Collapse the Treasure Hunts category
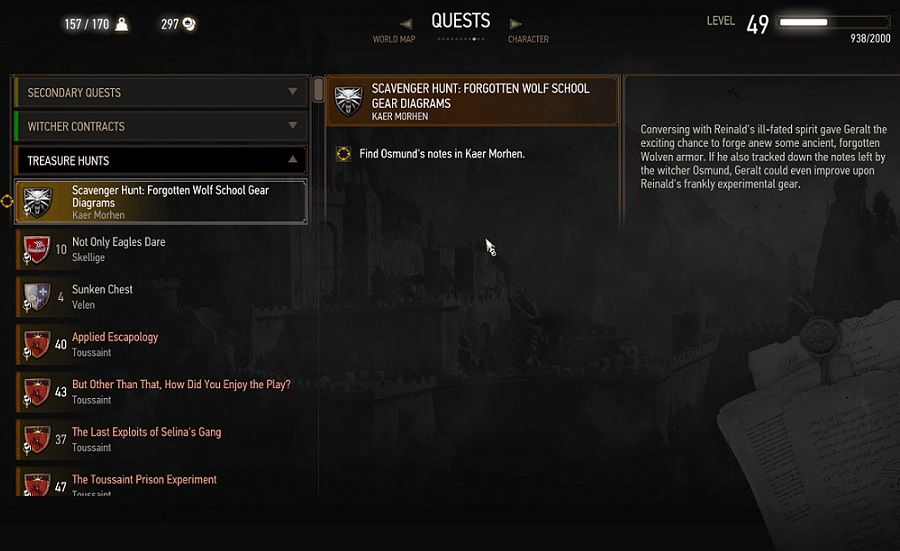 (160, 161)
